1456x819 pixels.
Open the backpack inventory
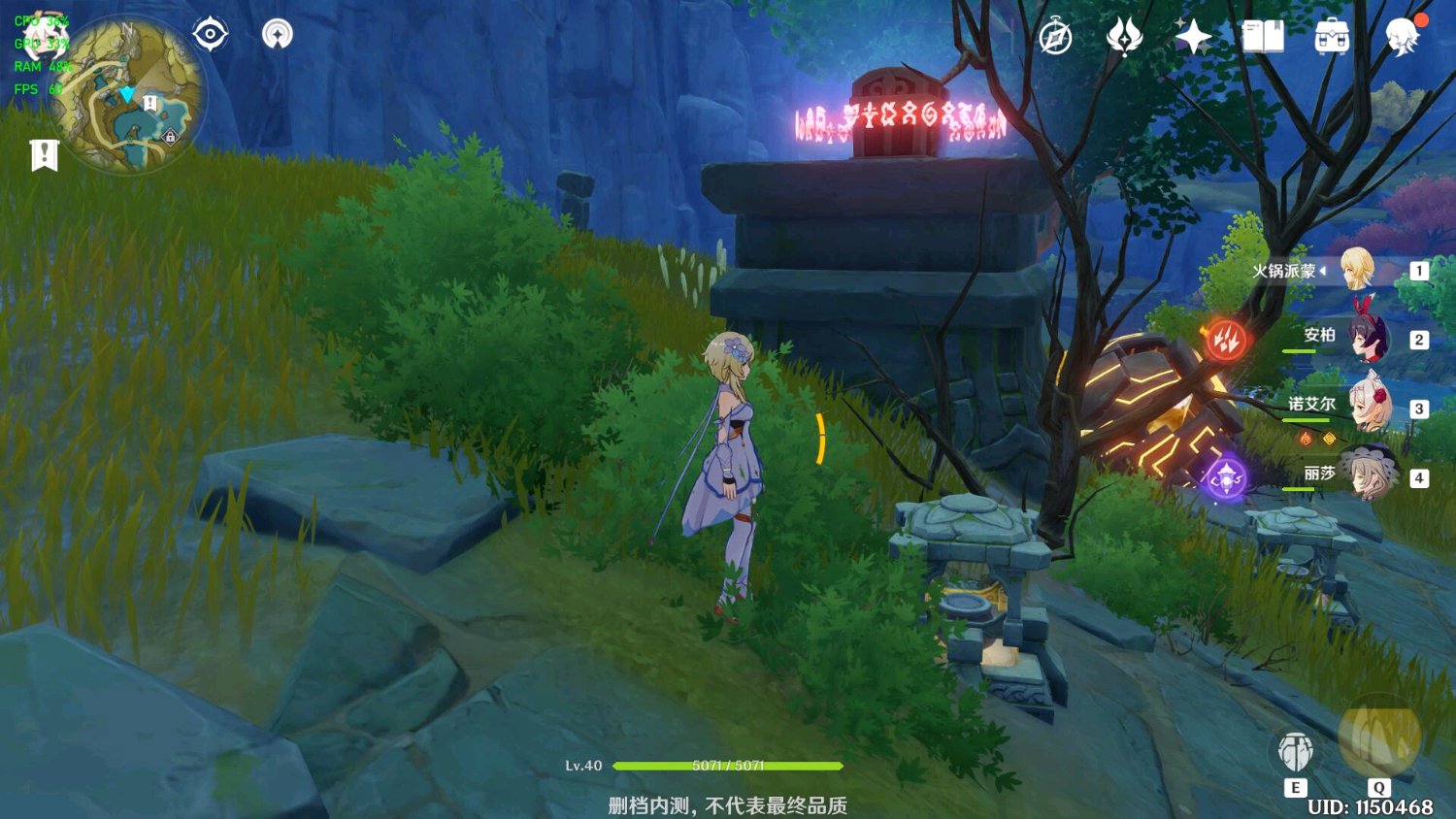click(x=1332, y=38)
